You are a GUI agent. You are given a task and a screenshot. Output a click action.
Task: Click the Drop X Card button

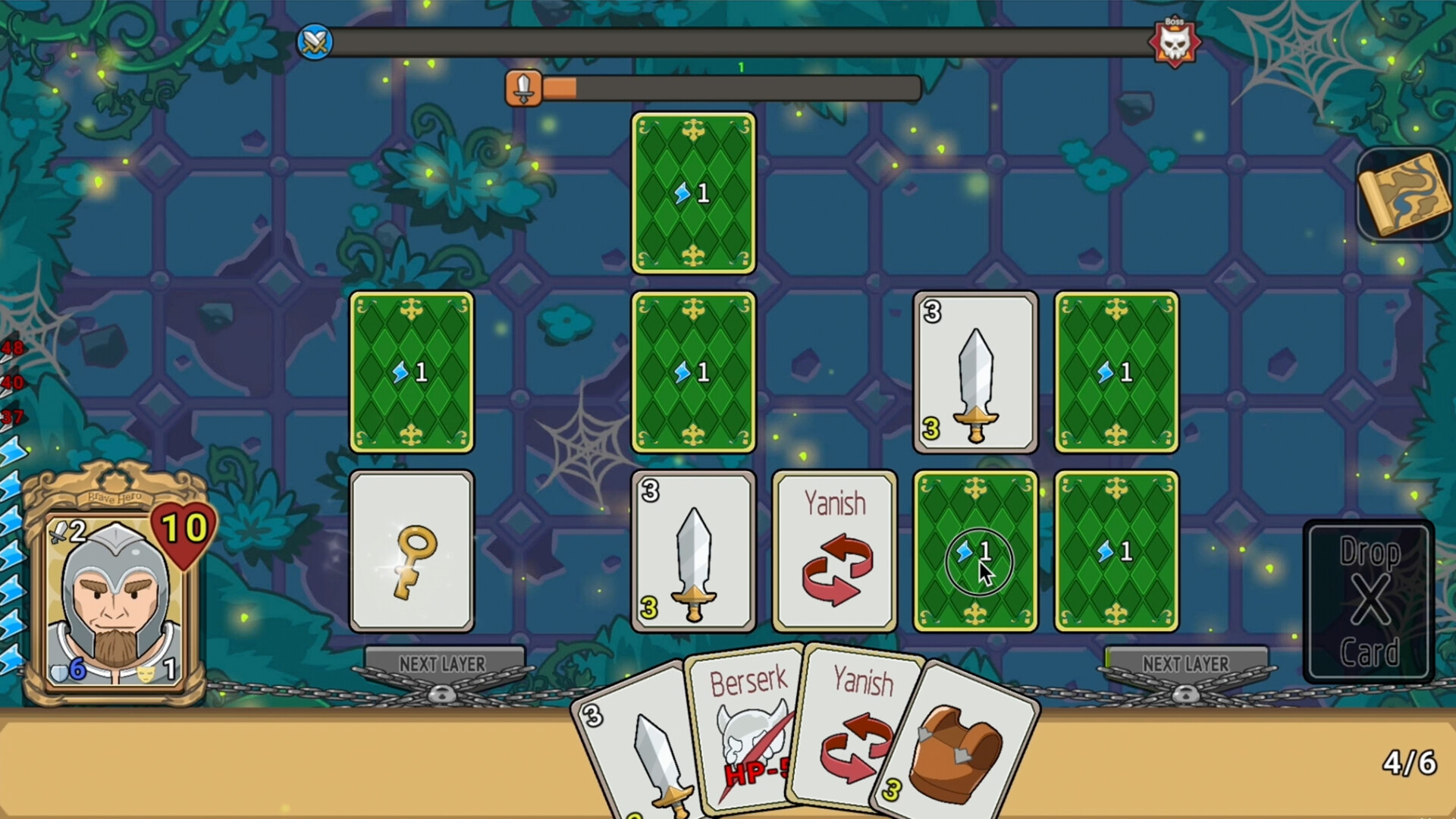coord(1370,599)
